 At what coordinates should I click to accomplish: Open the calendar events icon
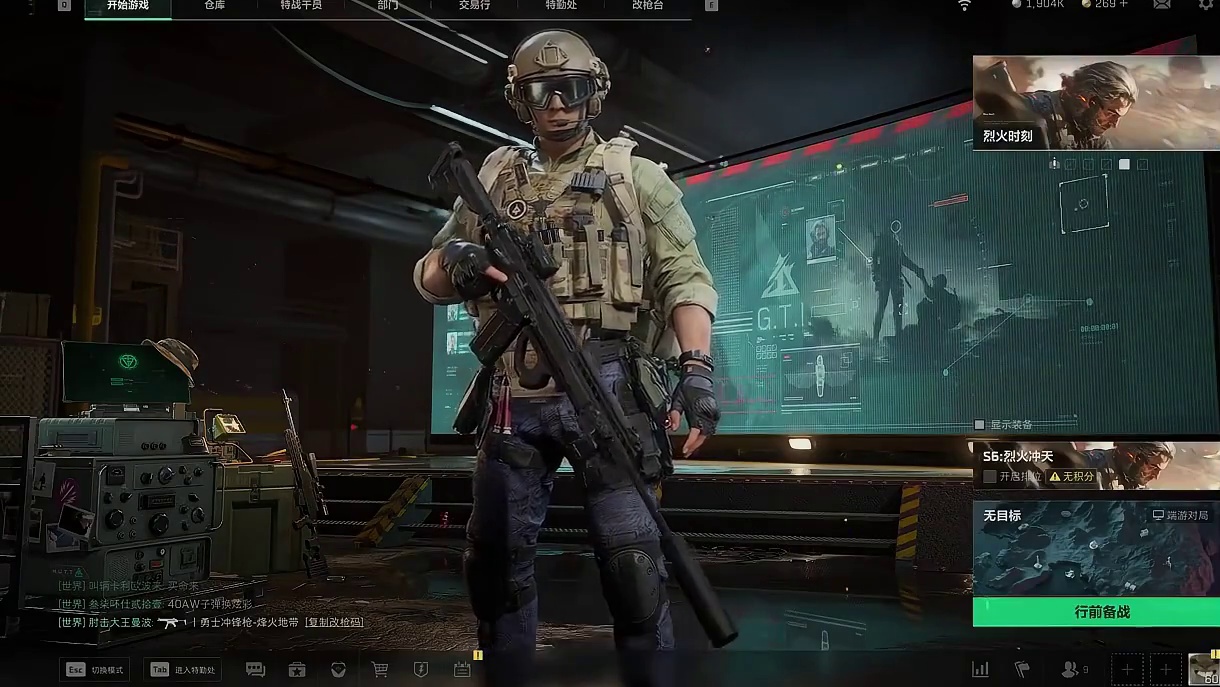(x=462, y=669)
